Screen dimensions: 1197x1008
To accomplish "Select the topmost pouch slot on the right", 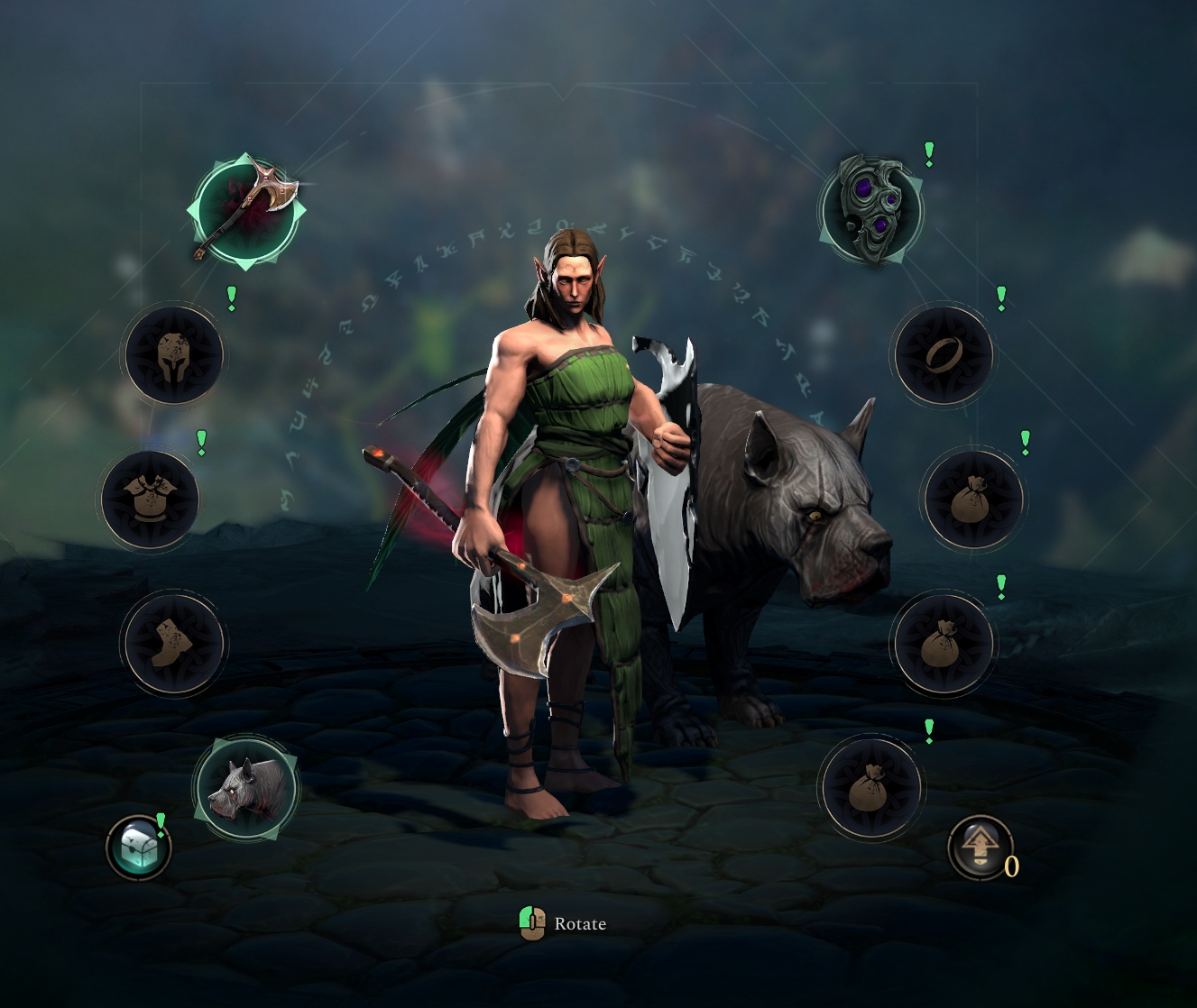I will click(x=971, y=499).
